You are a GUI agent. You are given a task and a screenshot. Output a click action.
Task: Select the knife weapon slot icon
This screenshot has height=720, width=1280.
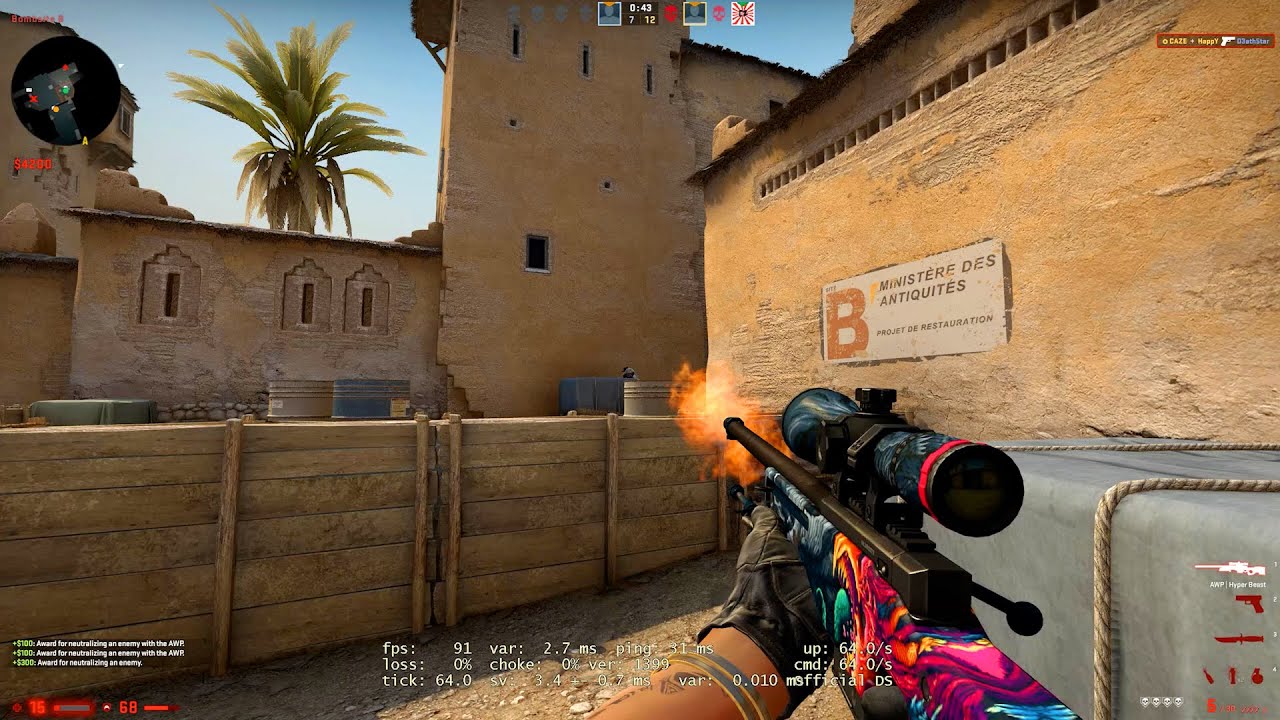point(1239,638)
